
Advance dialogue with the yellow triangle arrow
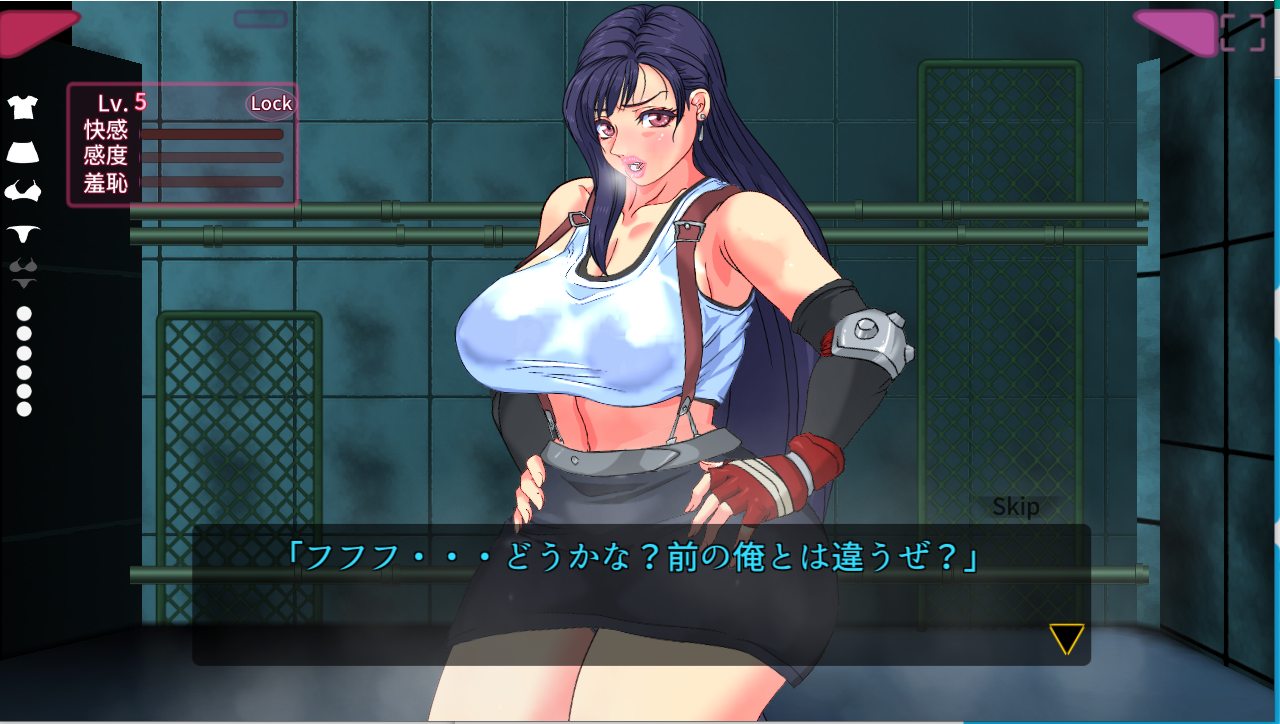pyautogui.click(x=1066, y=639)
